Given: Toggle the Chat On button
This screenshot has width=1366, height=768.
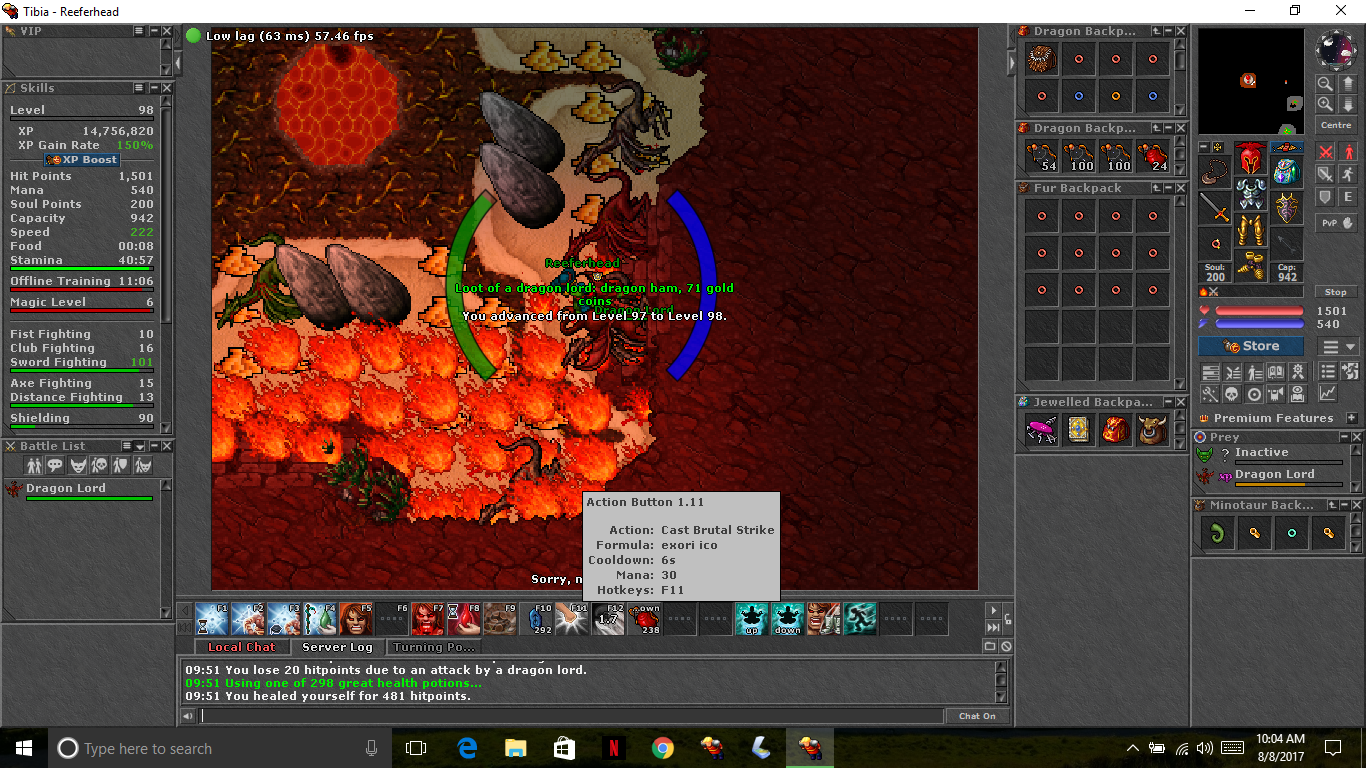Looking at the screenshot, I should pyautogui.click(x=976, y=716).
